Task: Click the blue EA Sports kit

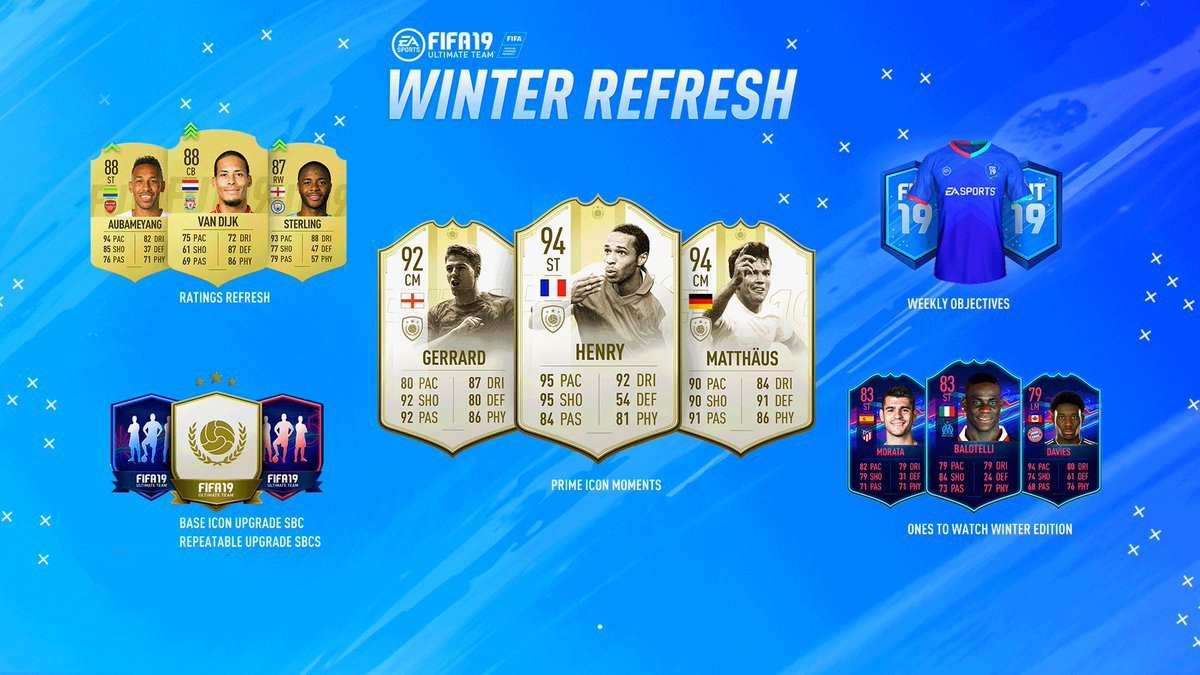Action: pyautogui.click(x=969, y=212)
